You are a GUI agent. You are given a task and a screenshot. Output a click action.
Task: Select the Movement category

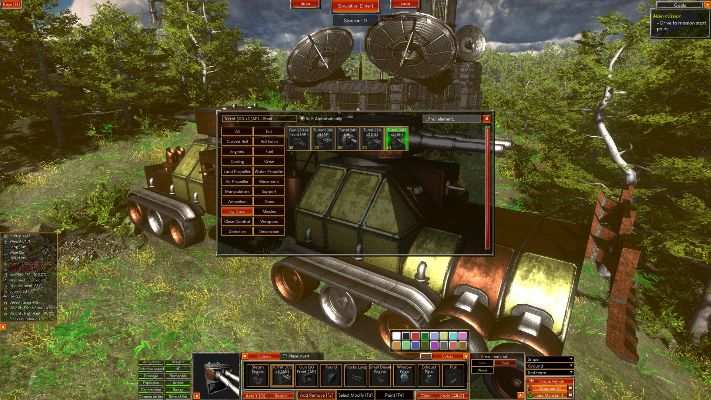click(270, 181)
